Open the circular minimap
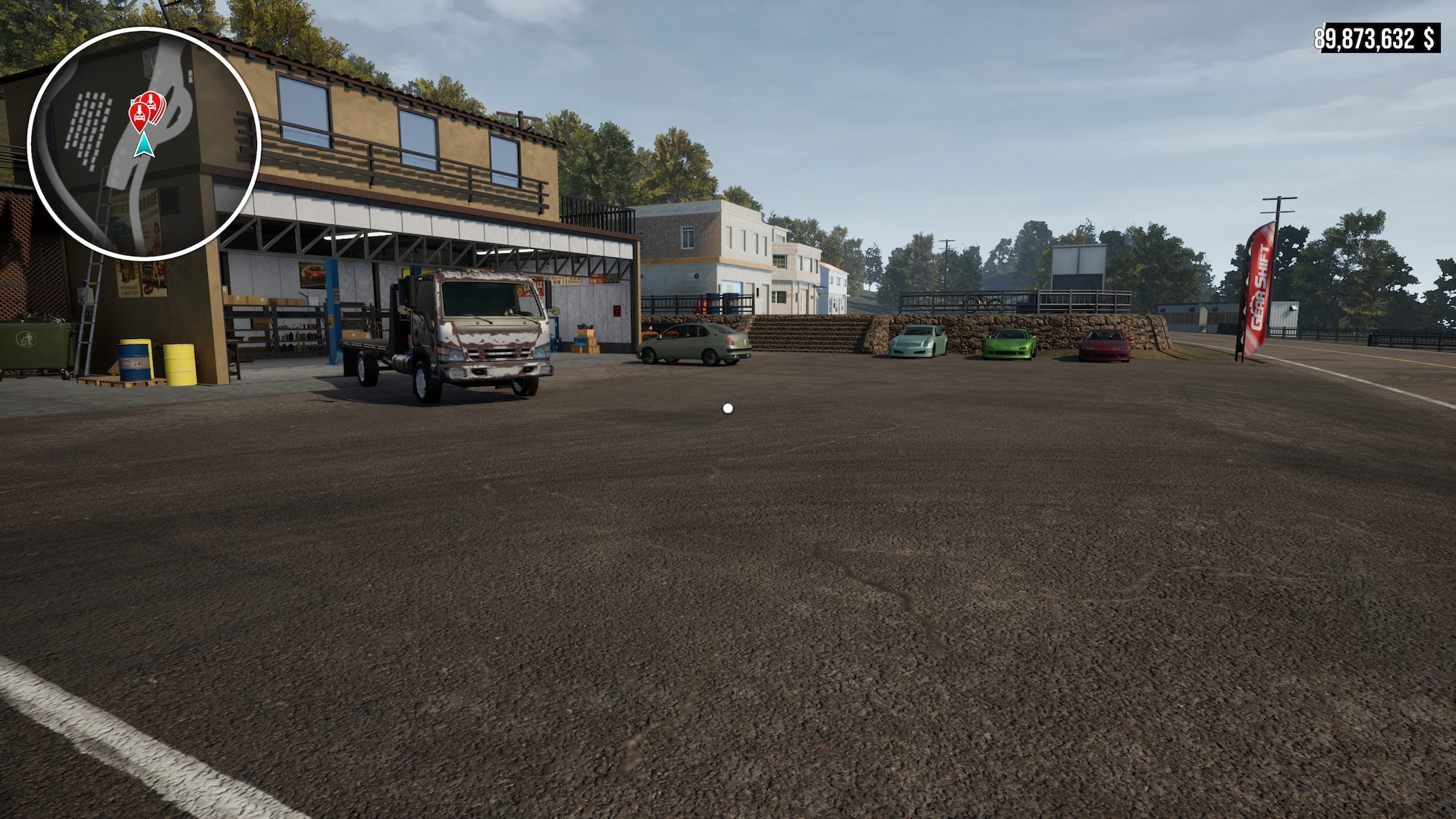Viewport: 1456px width, 819px height. point(144,144)
